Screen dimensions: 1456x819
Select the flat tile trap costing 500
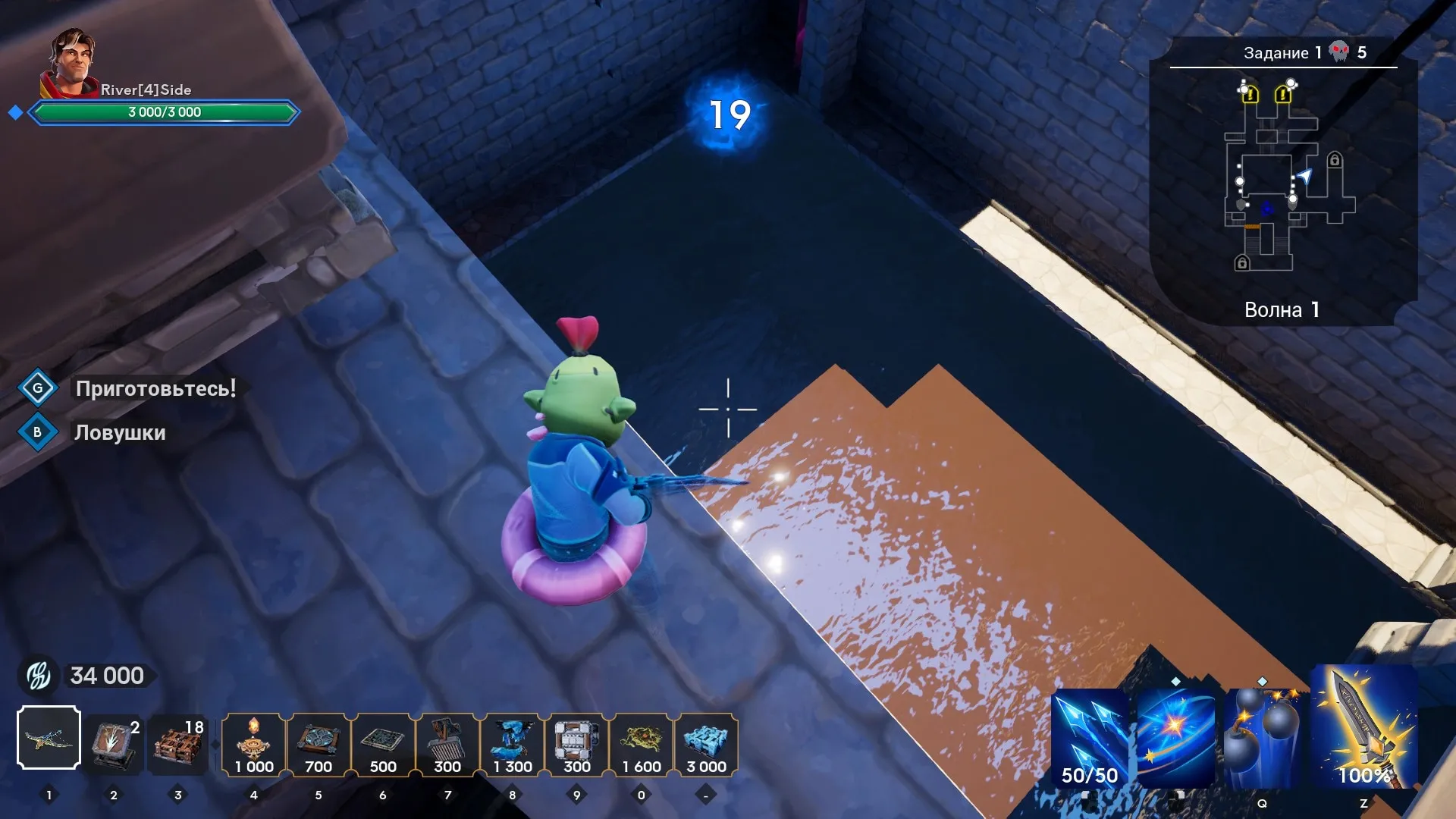pyautogui.click(x=383, y=745)
